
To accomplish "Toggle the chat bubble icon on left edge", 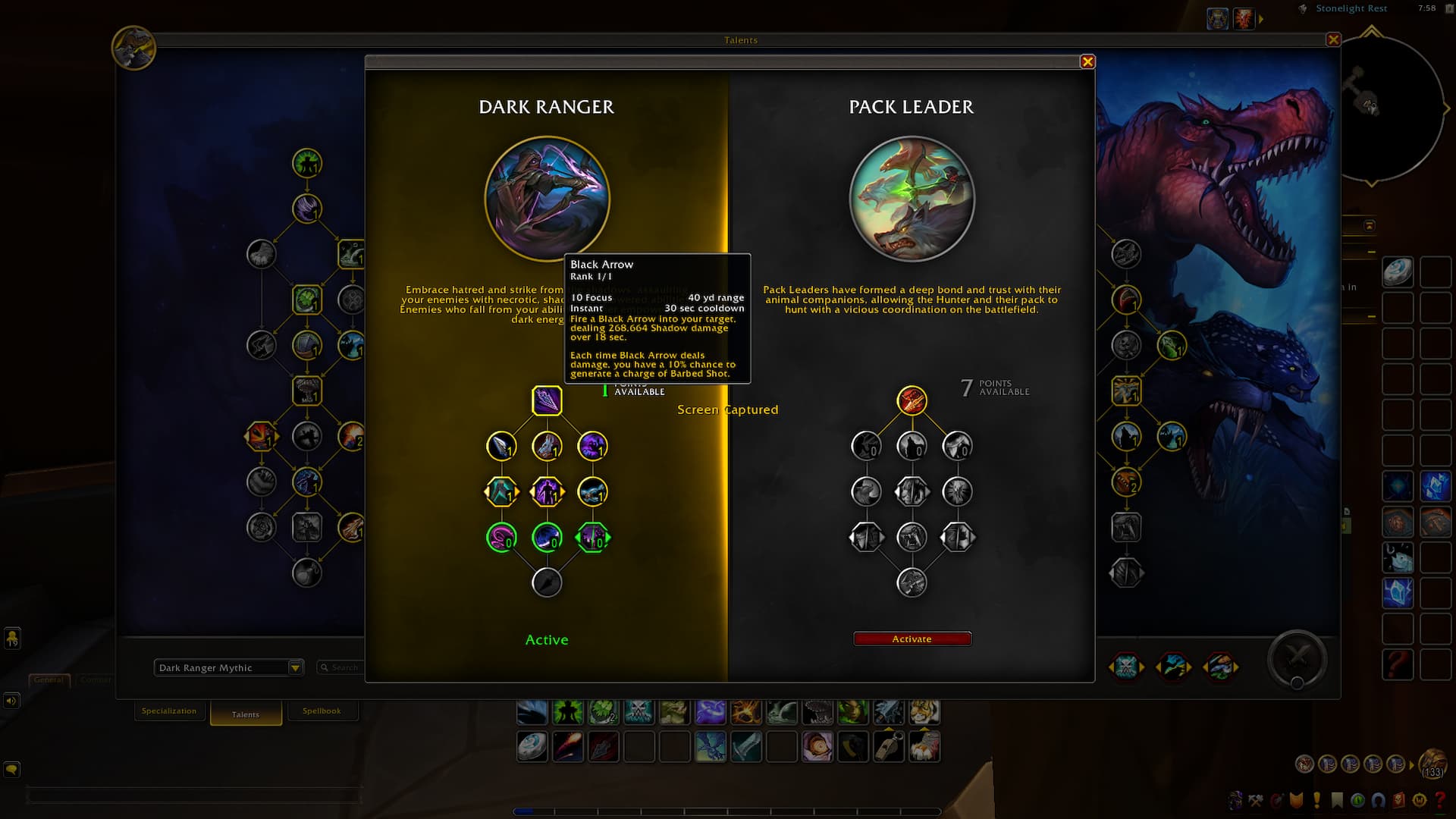I will 11,769.
